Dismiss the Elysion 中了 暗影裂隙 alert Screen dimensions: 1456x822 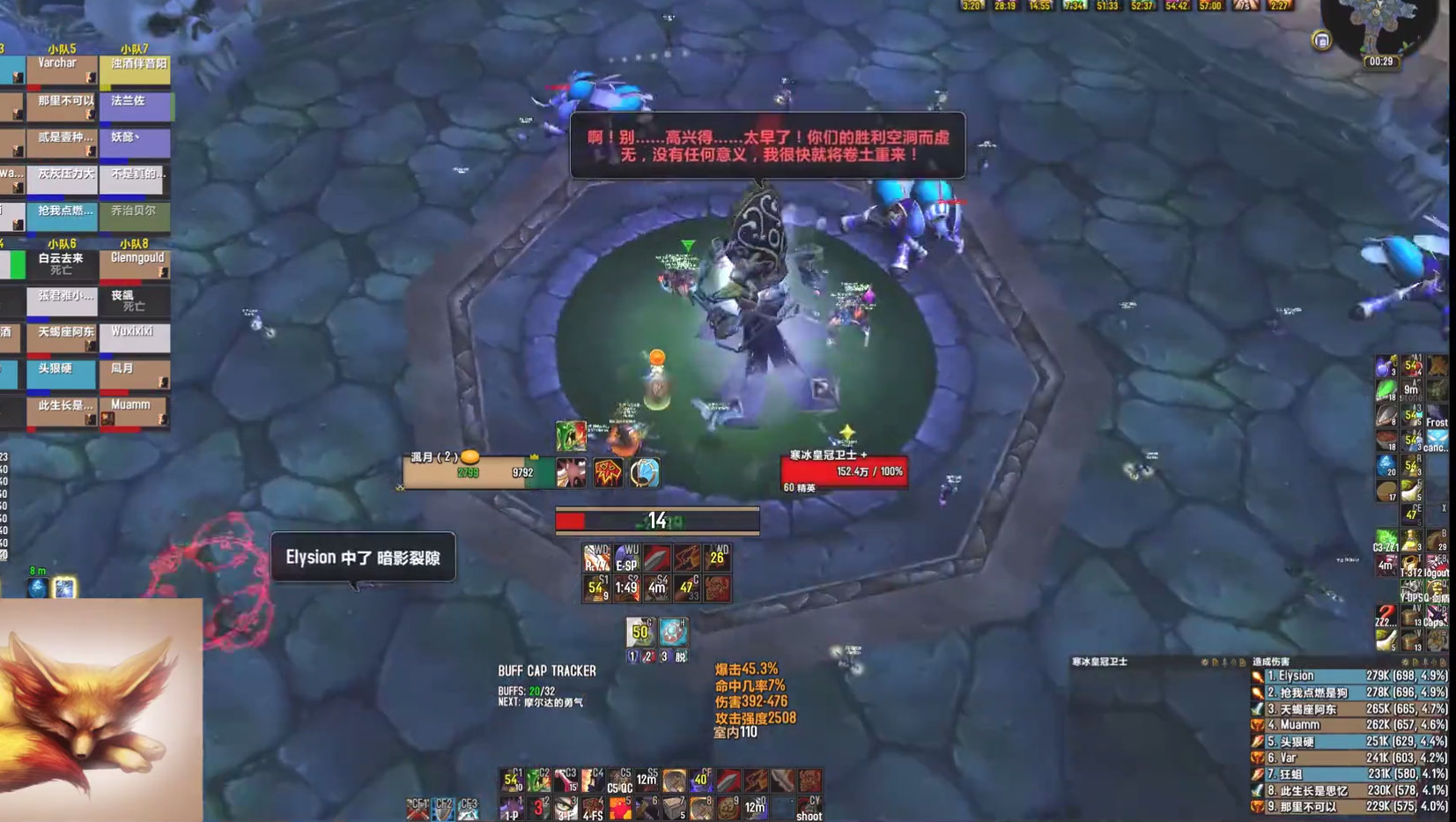pyautogui.click(x=364, y=557)
